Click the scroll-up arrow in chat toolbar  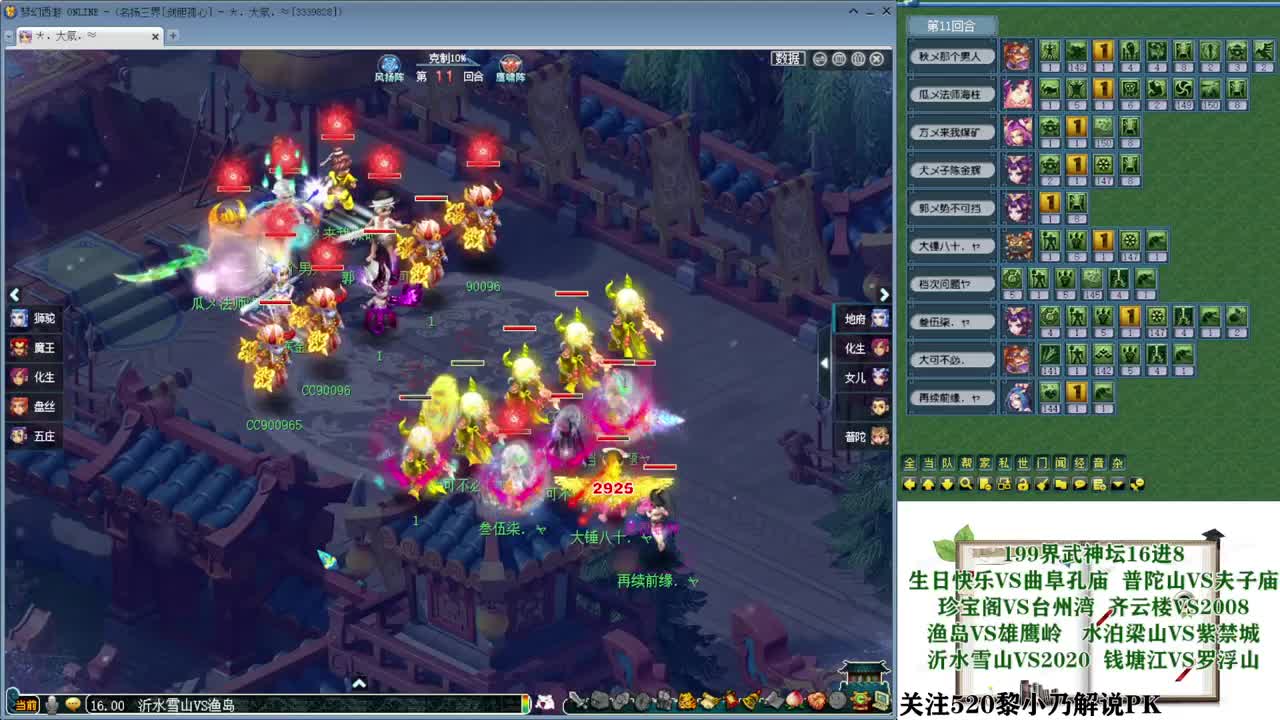[x=929, y=484]
